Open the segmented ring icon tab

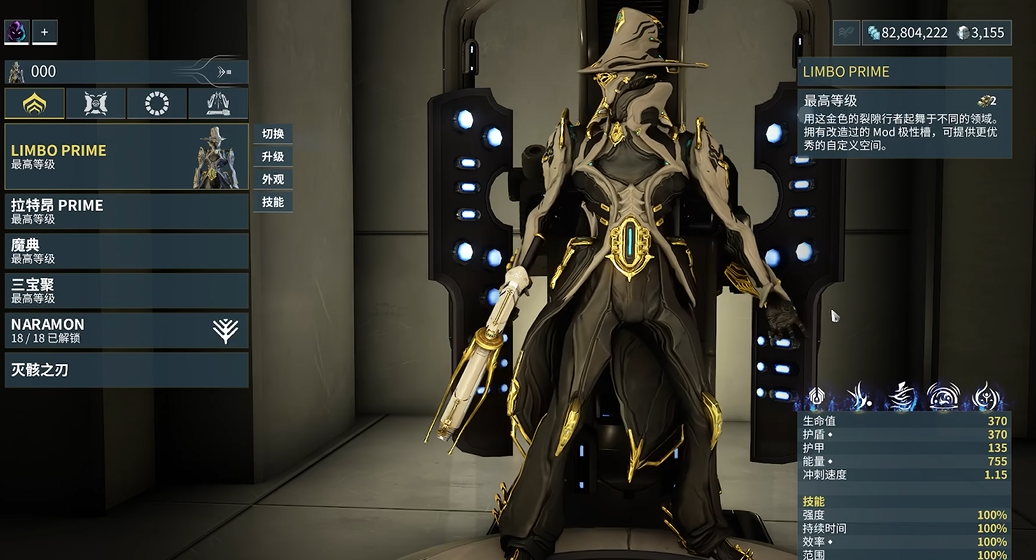[157, 103]
